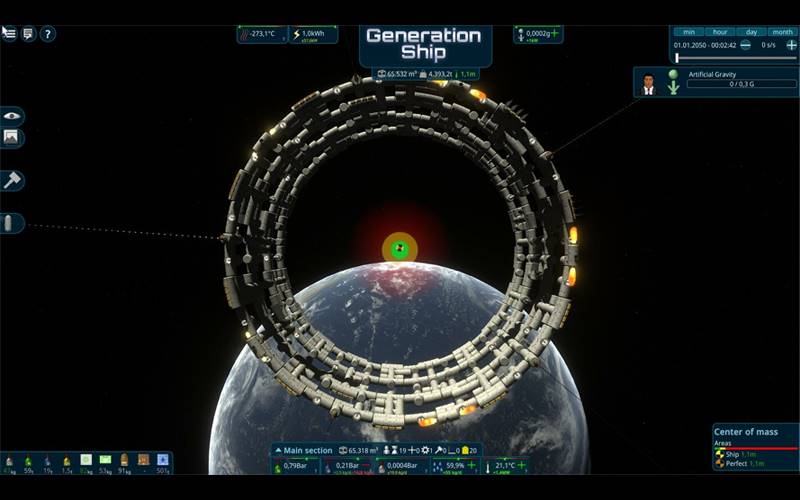This screenshot has height=500, width=800.
Task: Click the Generation Ship title panel
Action: [423, 44]
